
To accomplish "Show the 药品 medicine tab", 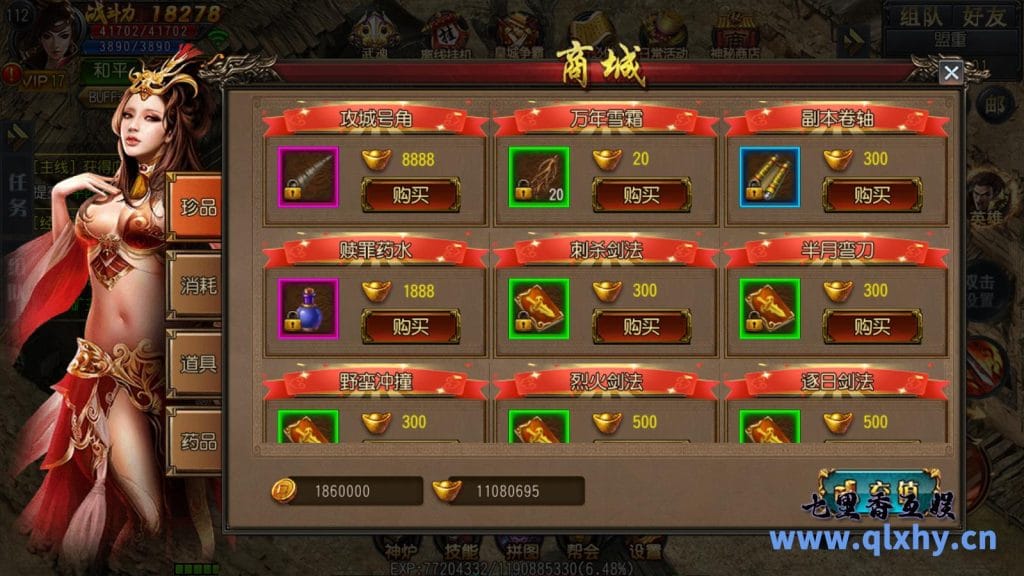I will point(196,440).
